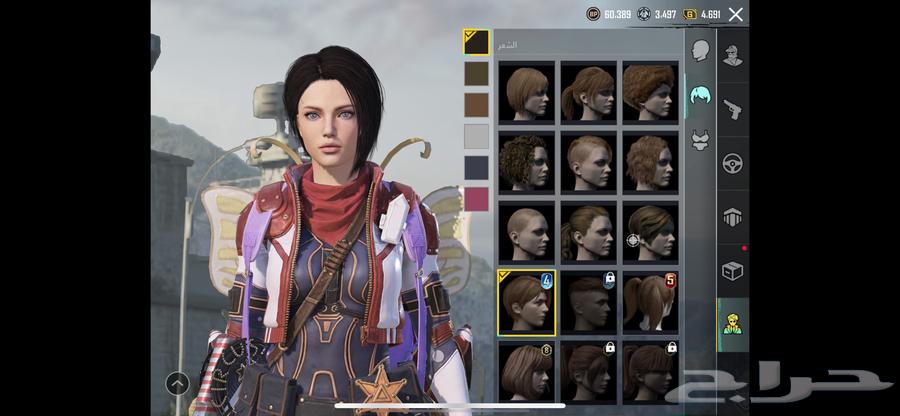Choose the tight dark curly hairstyle
This screenshot has height=416, width=900.
pos(526,162)
